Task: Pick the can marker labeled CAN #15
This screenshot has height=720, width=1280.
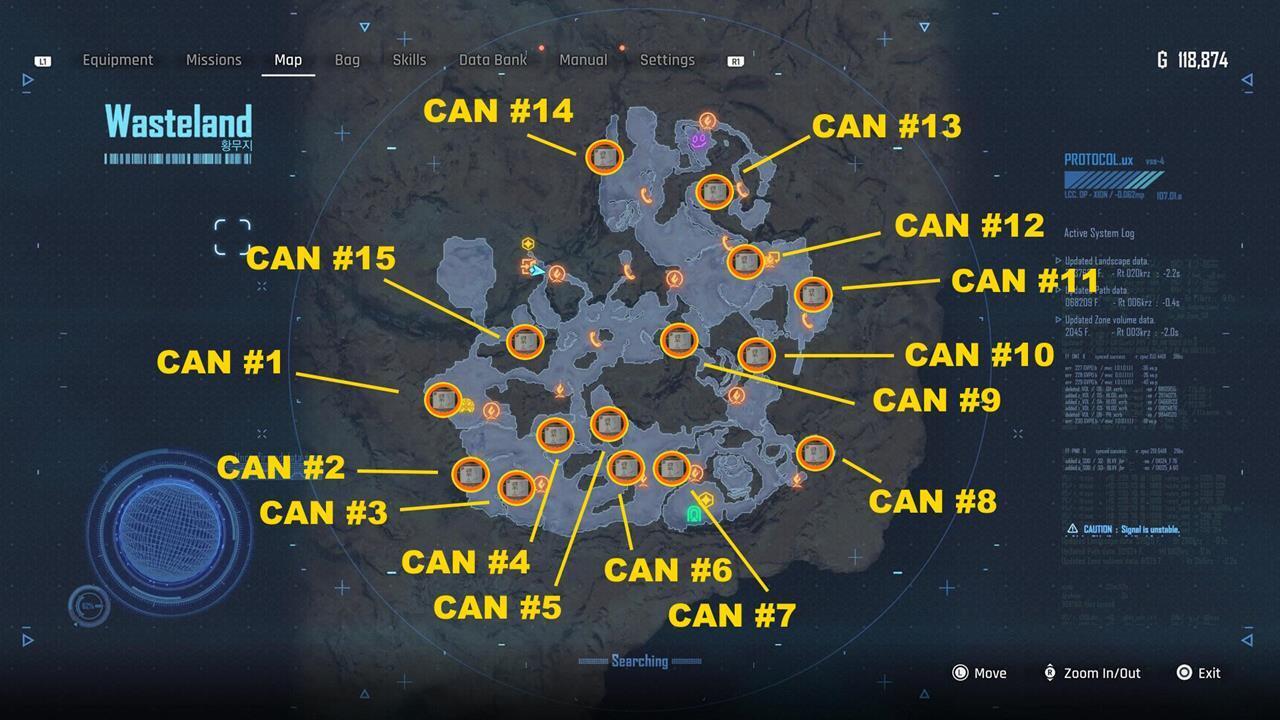Action: click(524, 342)
